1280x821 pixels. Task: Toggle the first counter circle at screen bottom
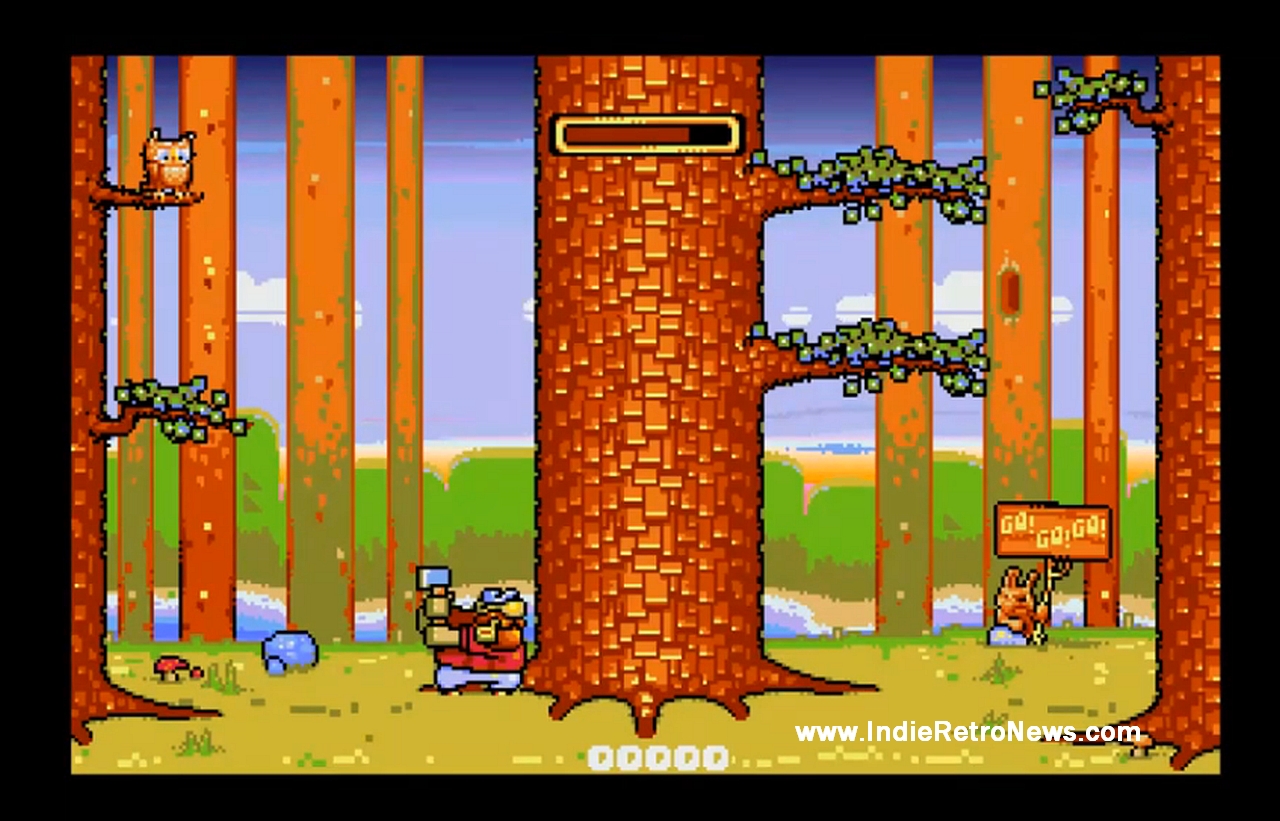coord(601,756)
